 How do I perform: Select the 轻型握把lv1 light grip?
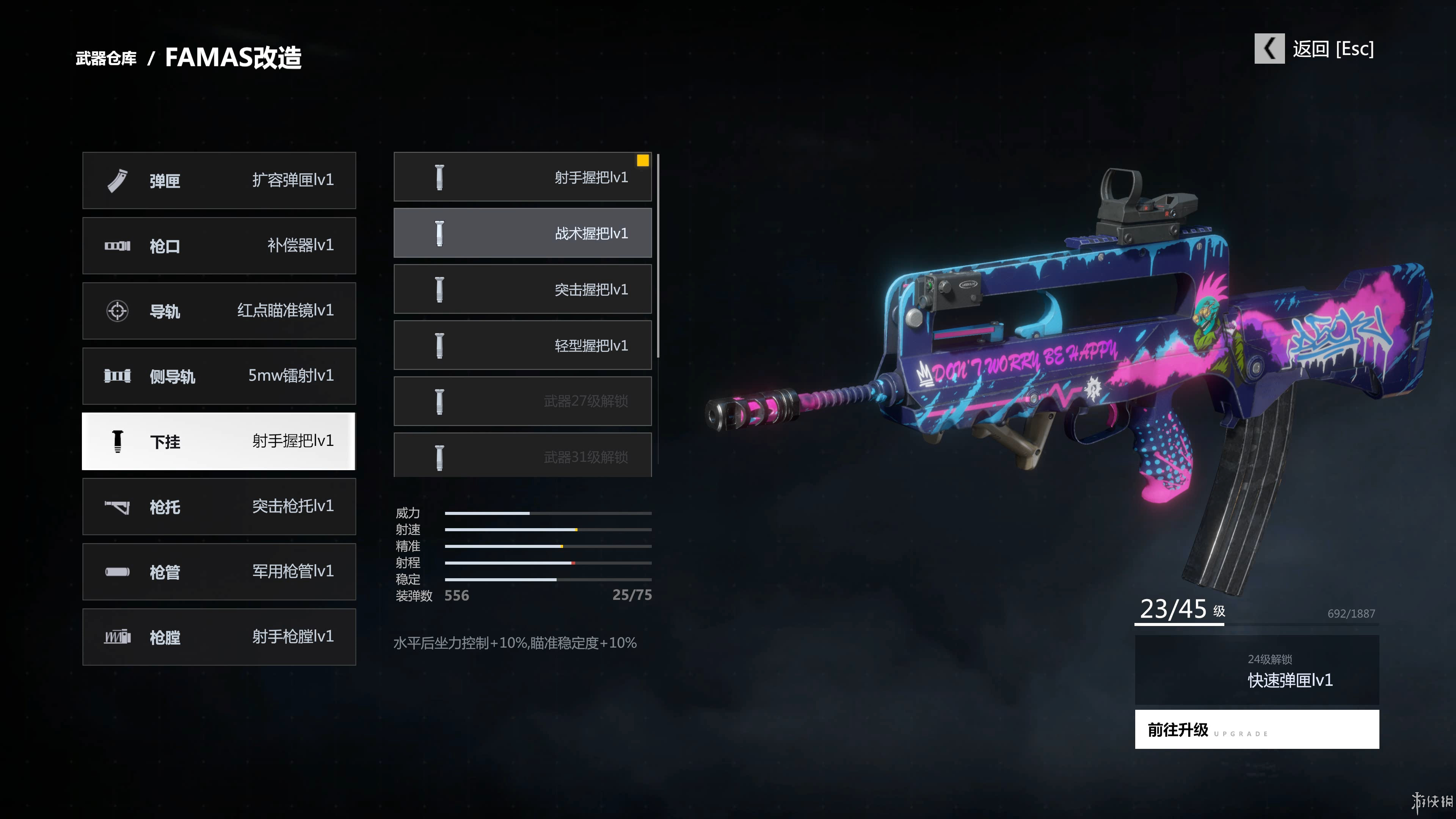(x=522, y=345)
